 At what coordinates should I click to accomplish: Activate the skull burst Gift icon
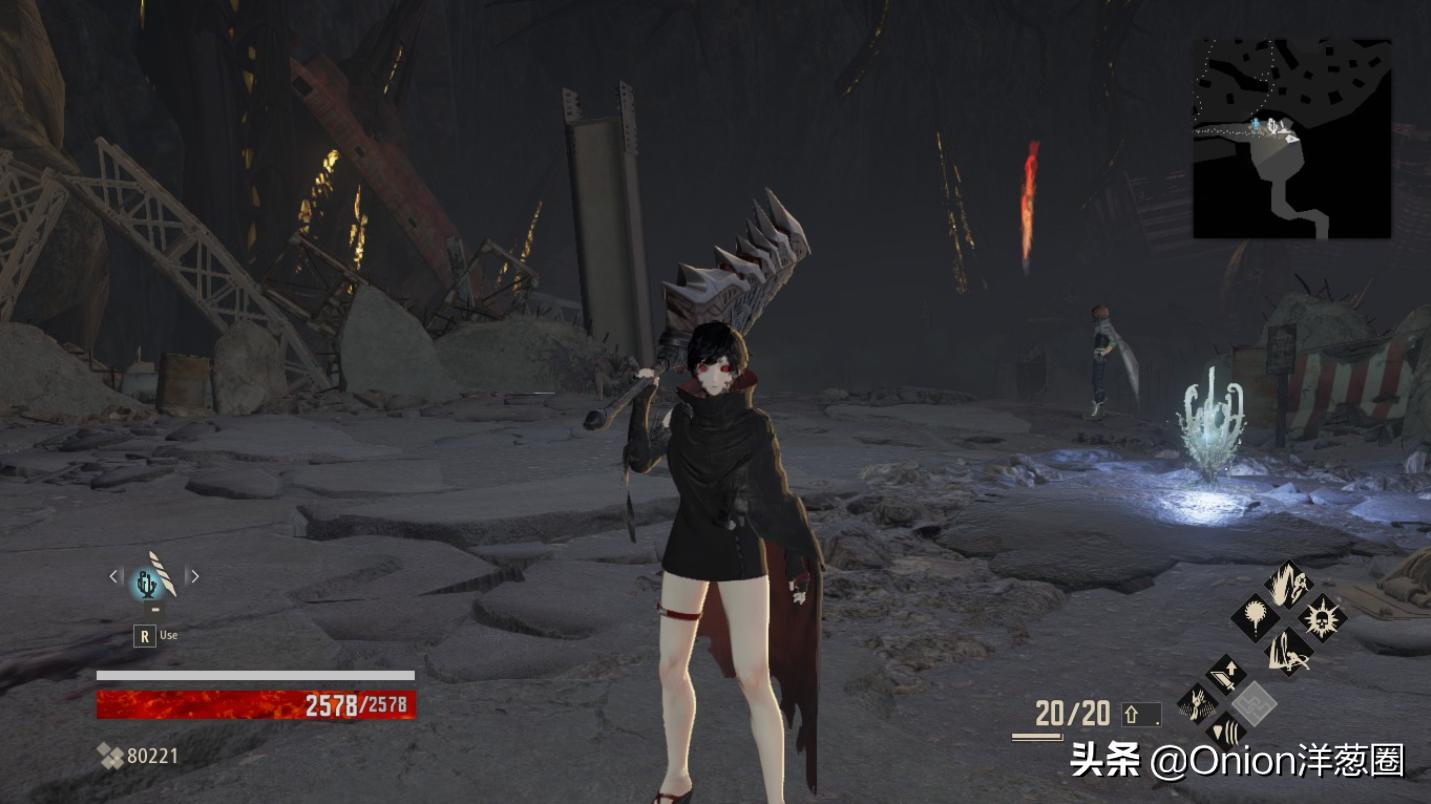point(1322,617)
